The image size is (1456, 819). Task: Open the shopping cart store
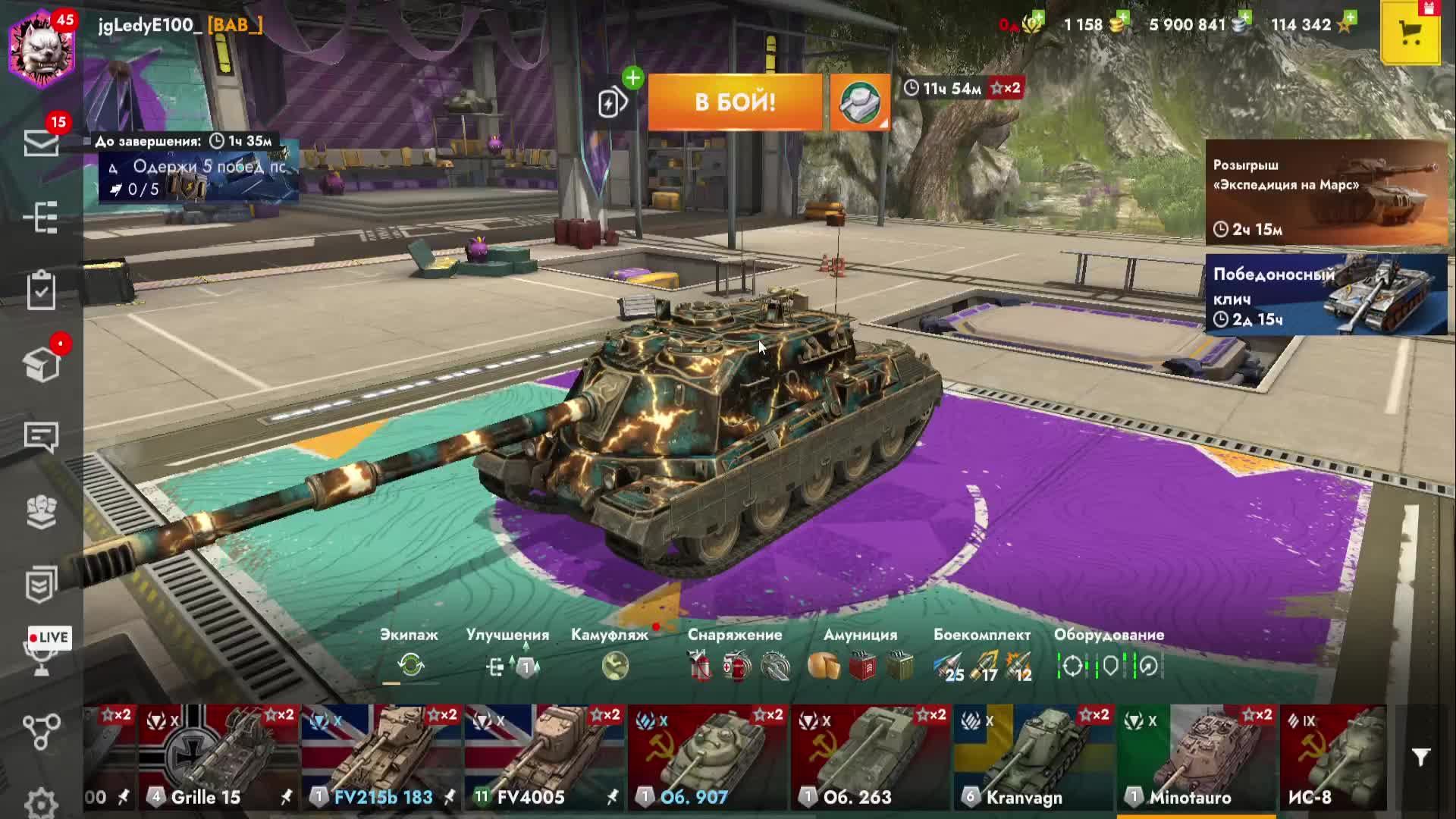tap(1410, 33)
